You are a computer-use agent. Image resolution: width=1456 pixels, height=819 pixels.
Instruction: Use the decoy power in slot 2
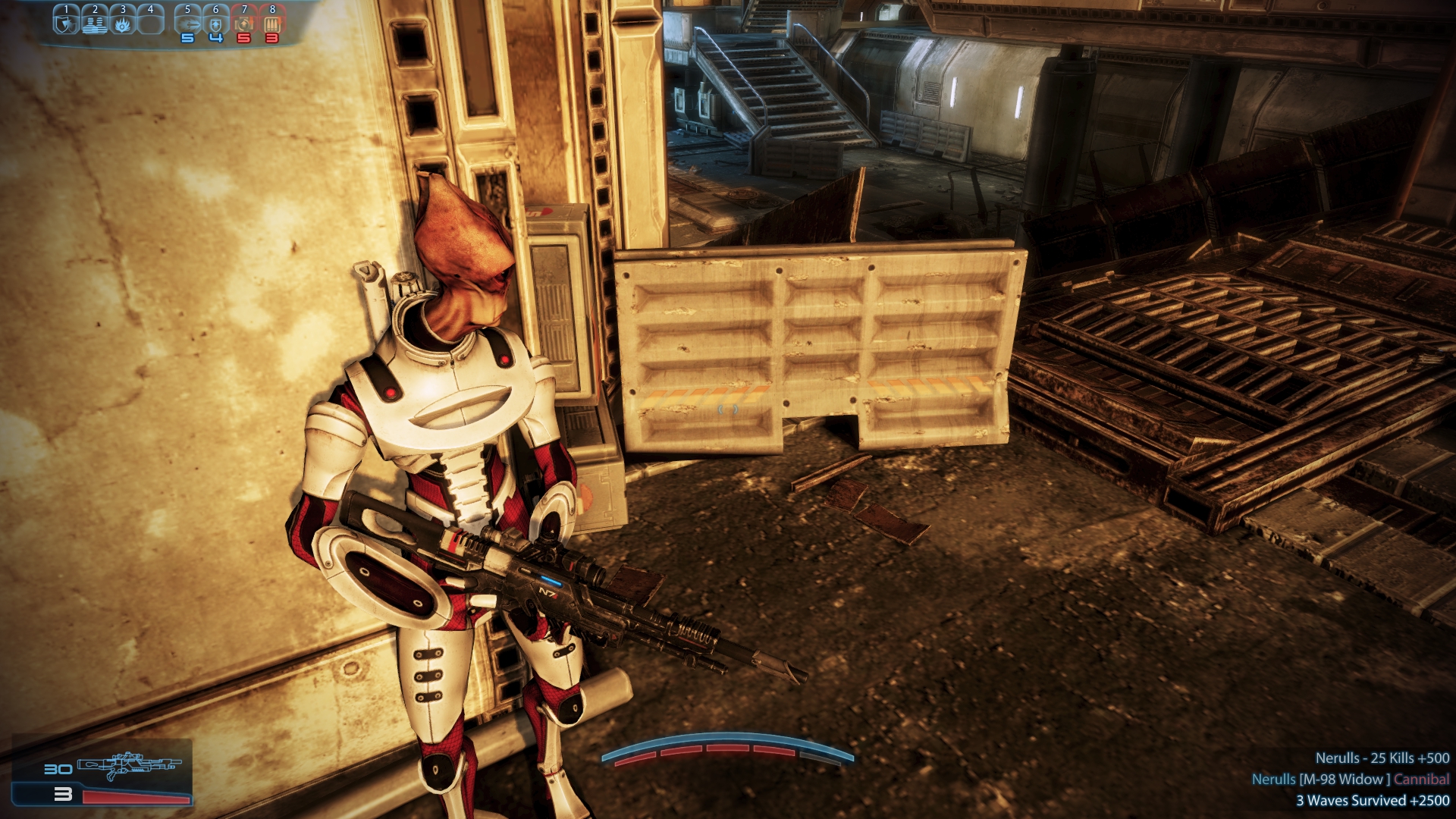click(x=94, y=23)
